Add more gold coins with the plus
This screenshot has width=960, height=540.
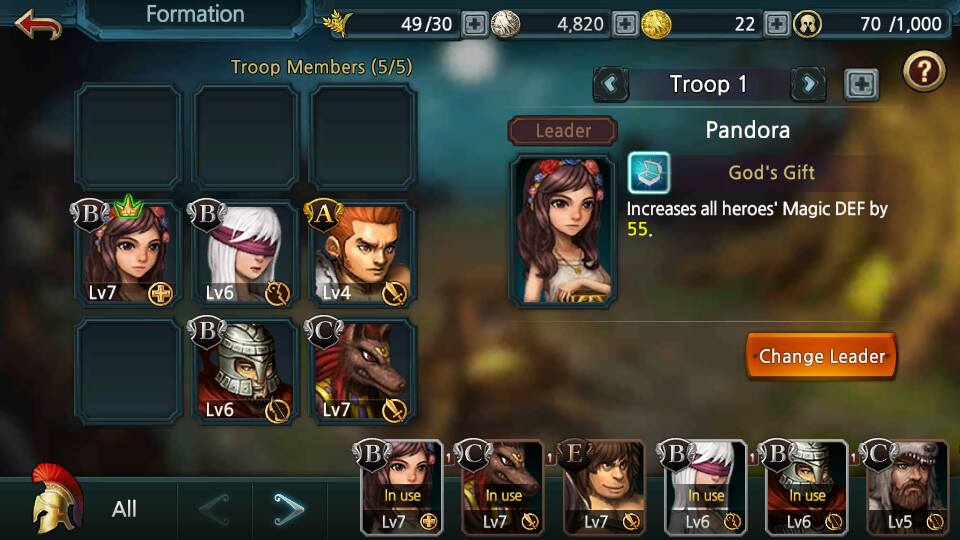click(776, 24)
